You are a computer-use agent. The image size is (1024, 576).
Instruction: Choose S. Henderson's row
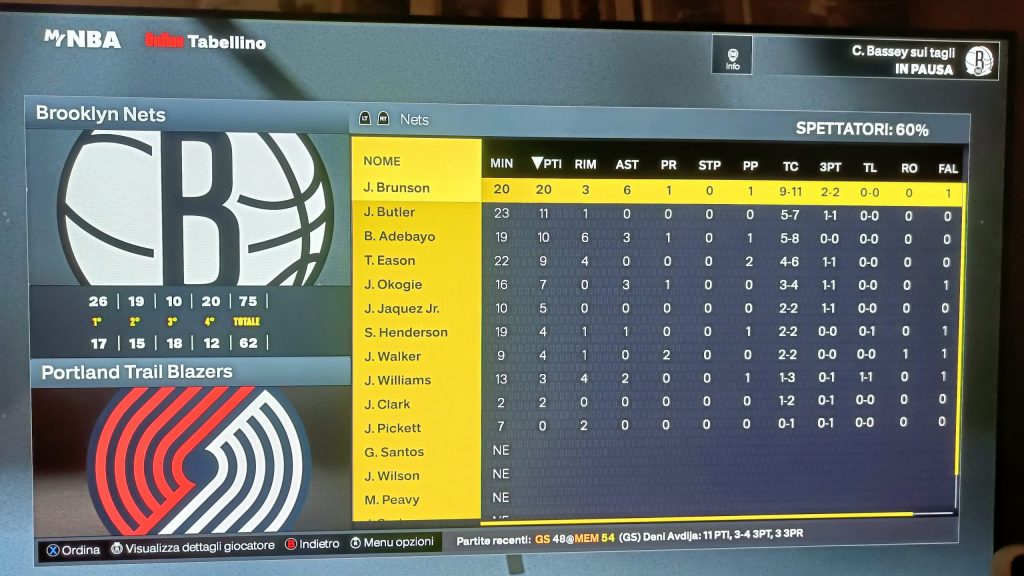pos(405,332)
